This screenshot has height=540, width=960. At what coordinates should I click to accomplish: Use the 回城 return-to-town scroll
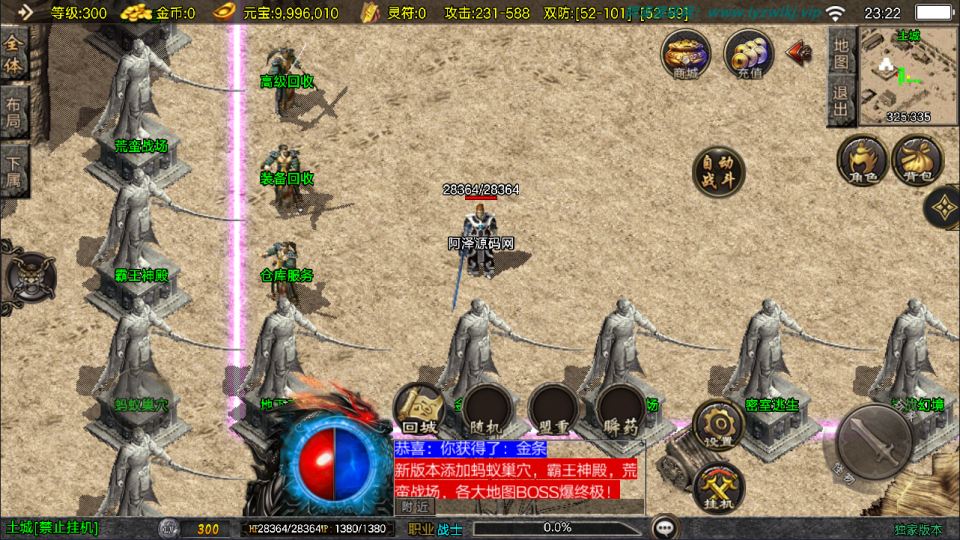[x=418, y=410]
